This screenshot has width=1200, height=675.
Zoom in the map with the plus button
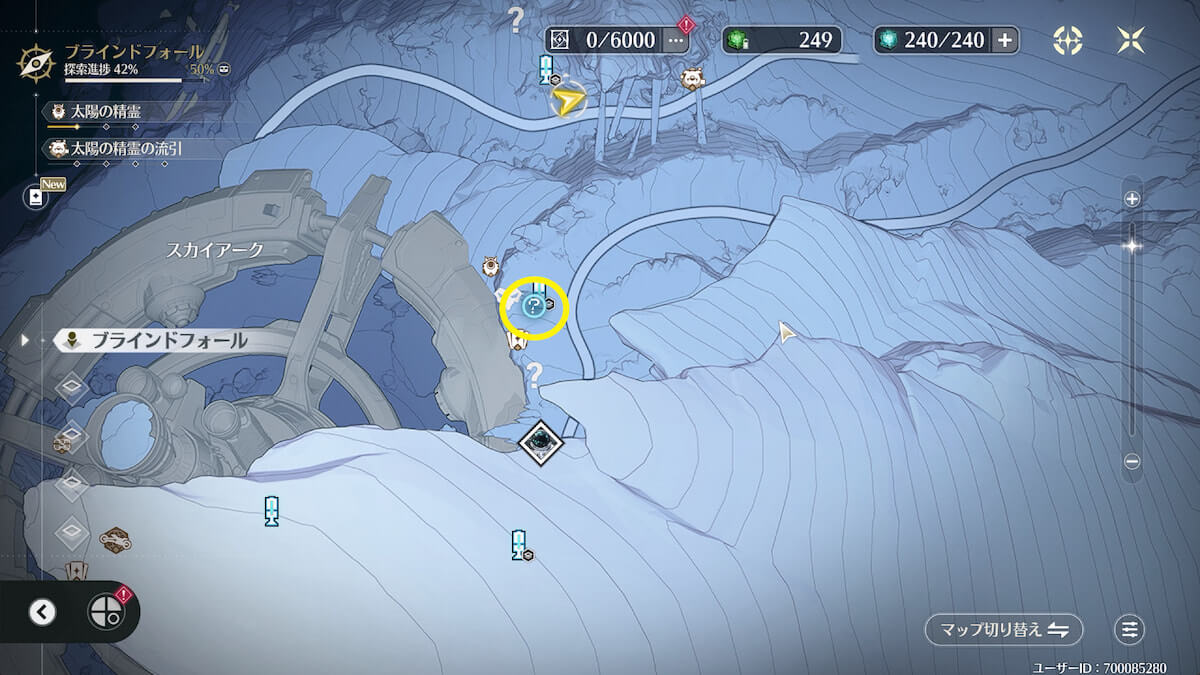[x=1132, y=199]
